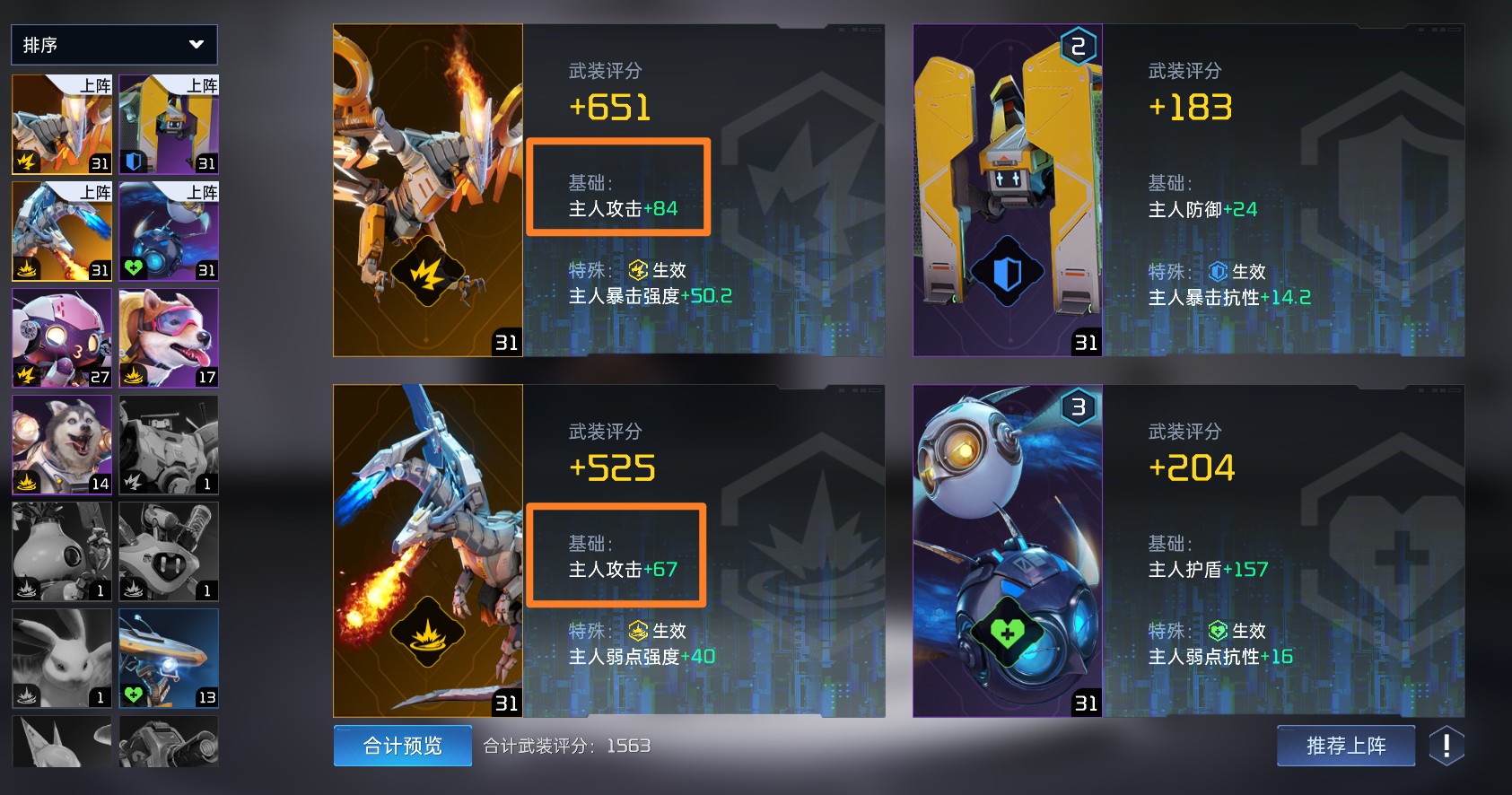Select the husky astronaut thumbnail showing level 14

click(x=60, y=445)
